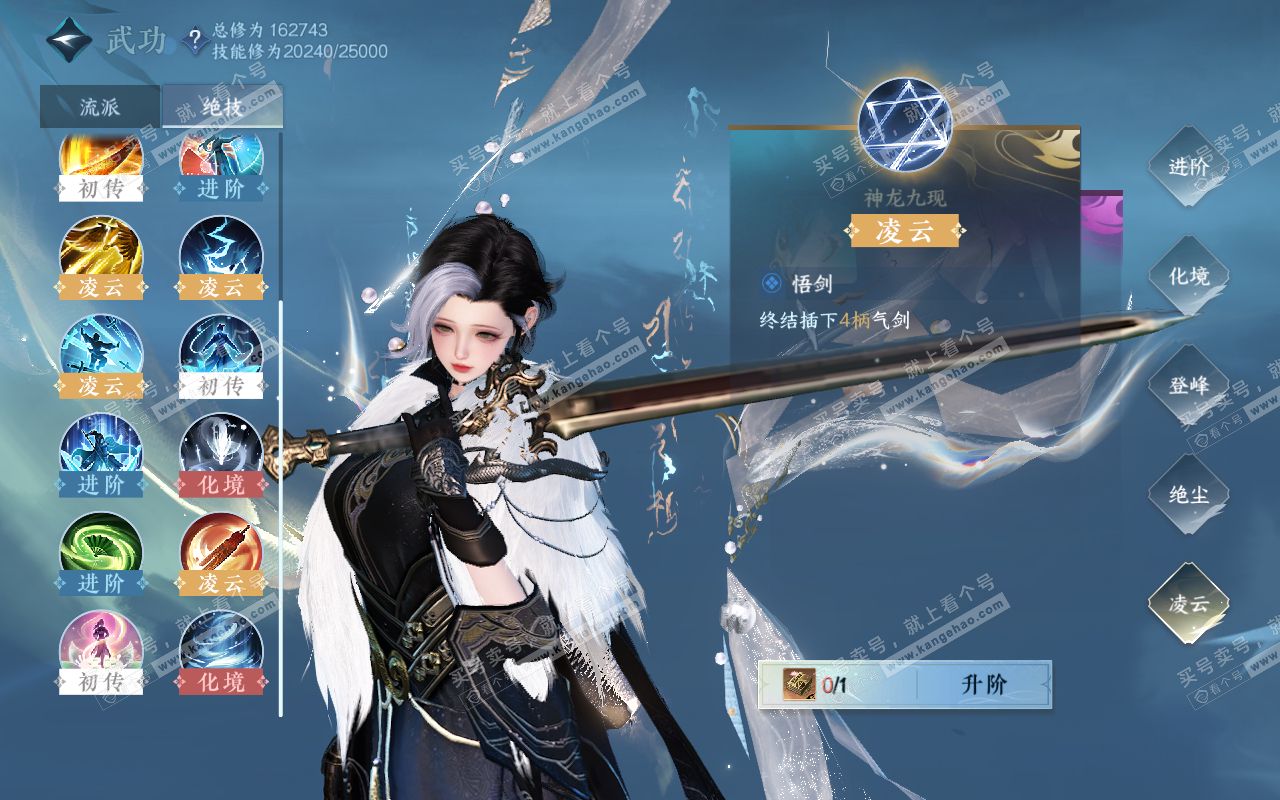
Task: Select the 登峰 tier diamond
Action: 1188,385
